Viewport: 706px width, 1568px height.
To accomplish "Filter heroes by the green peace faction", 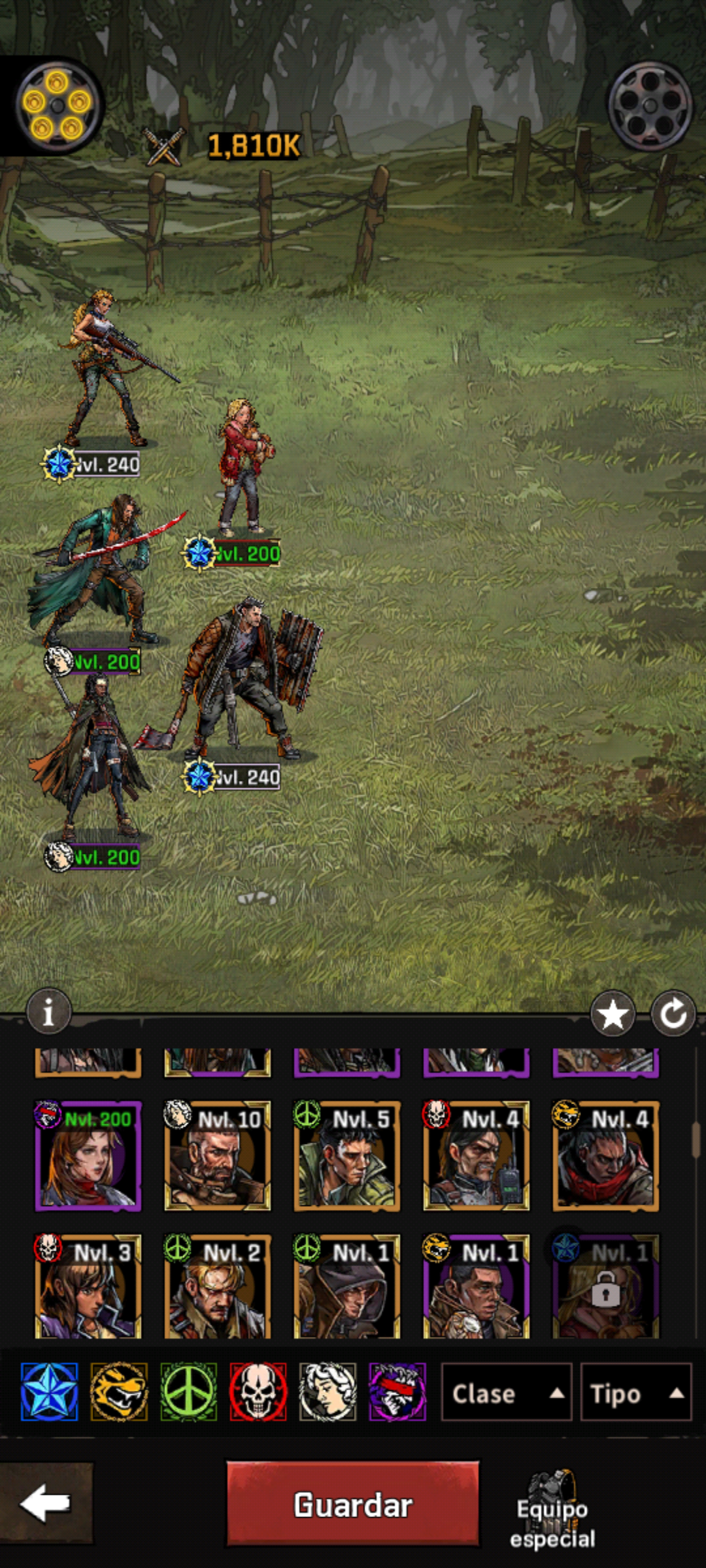I will point(189,1392).
